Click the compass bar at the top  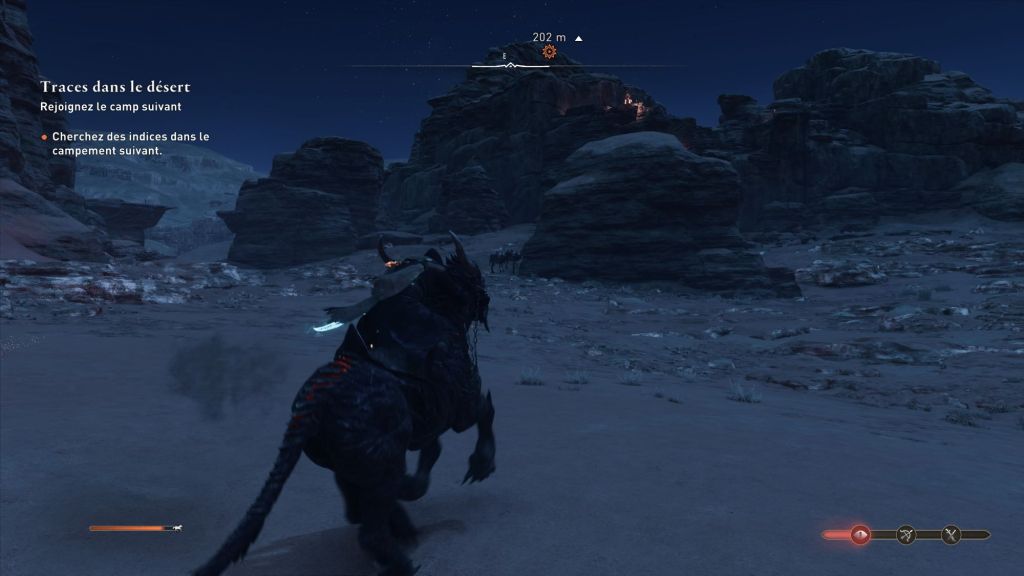(x=511, y=66)
